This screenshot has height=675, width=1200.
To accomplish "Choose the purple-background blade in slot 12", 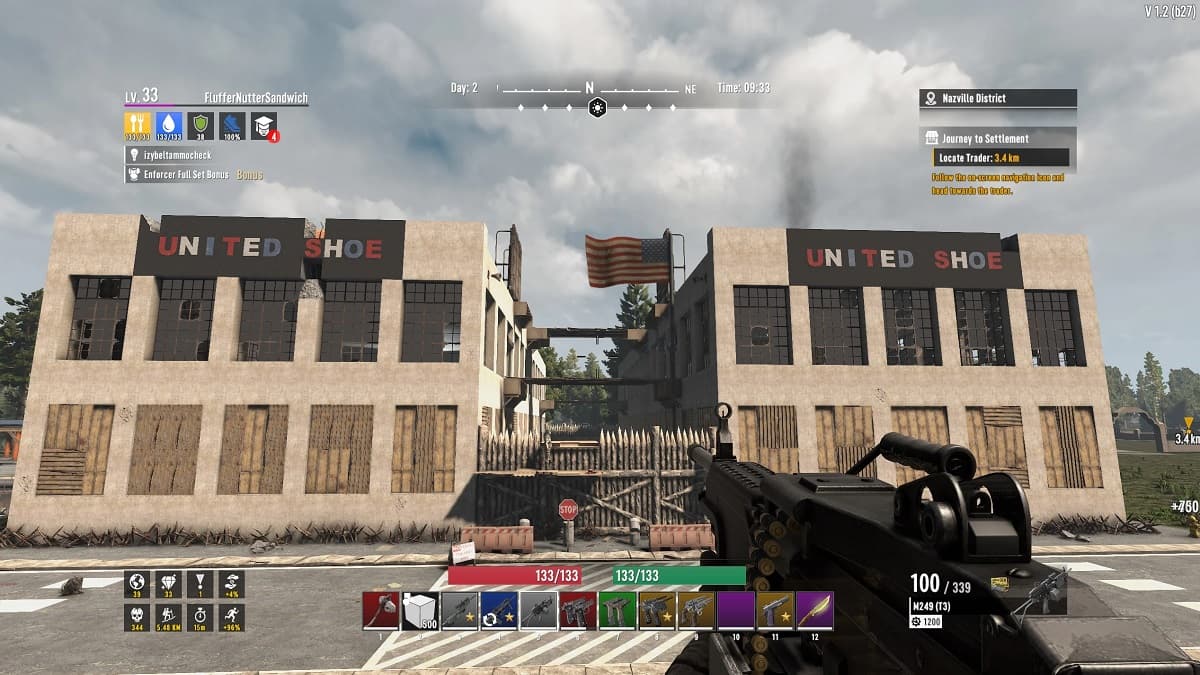I will click(x=815, y=611).
